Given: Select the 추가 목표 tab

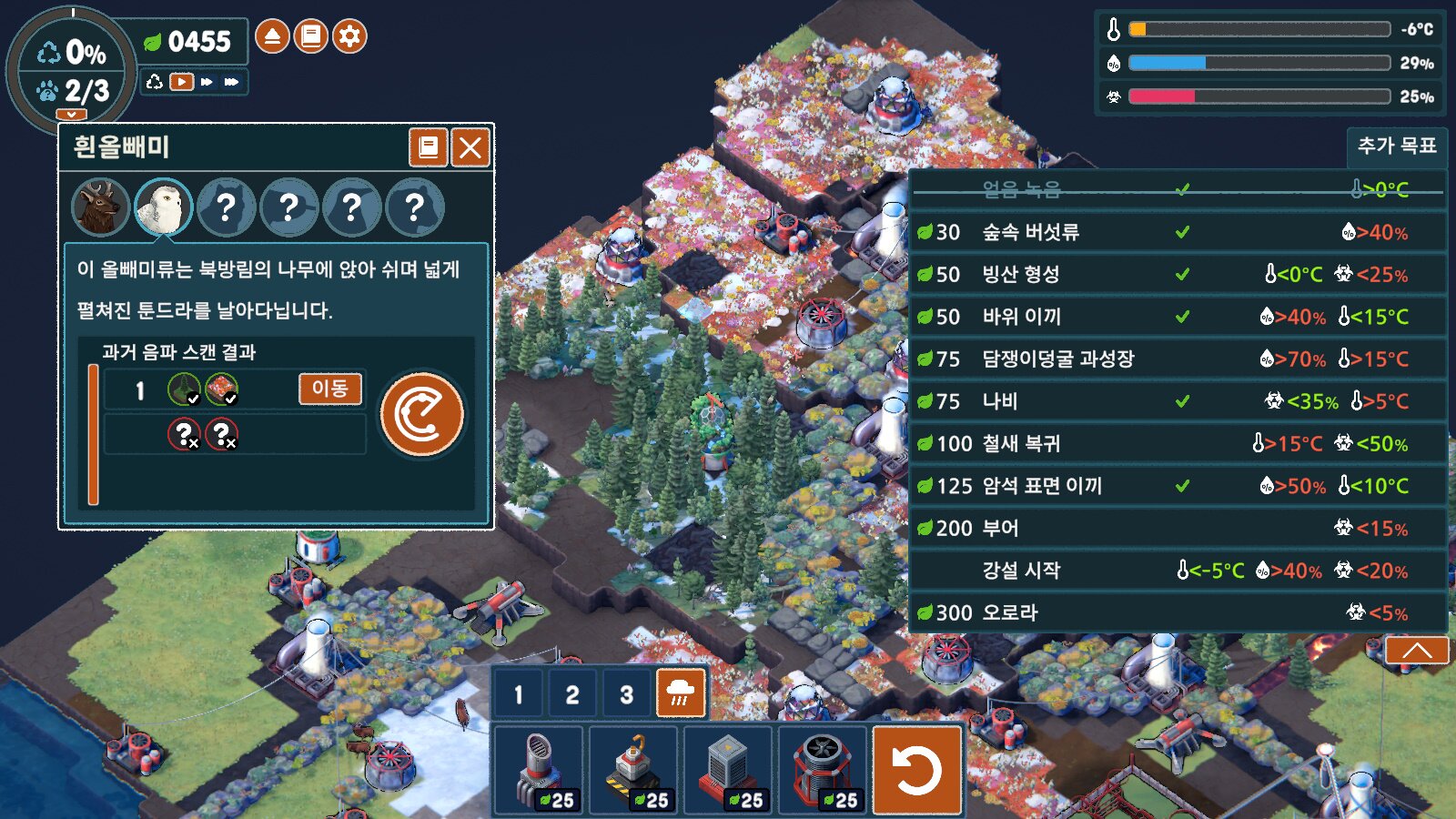Looking at the screenshot, I should [x=1397, y=146].
